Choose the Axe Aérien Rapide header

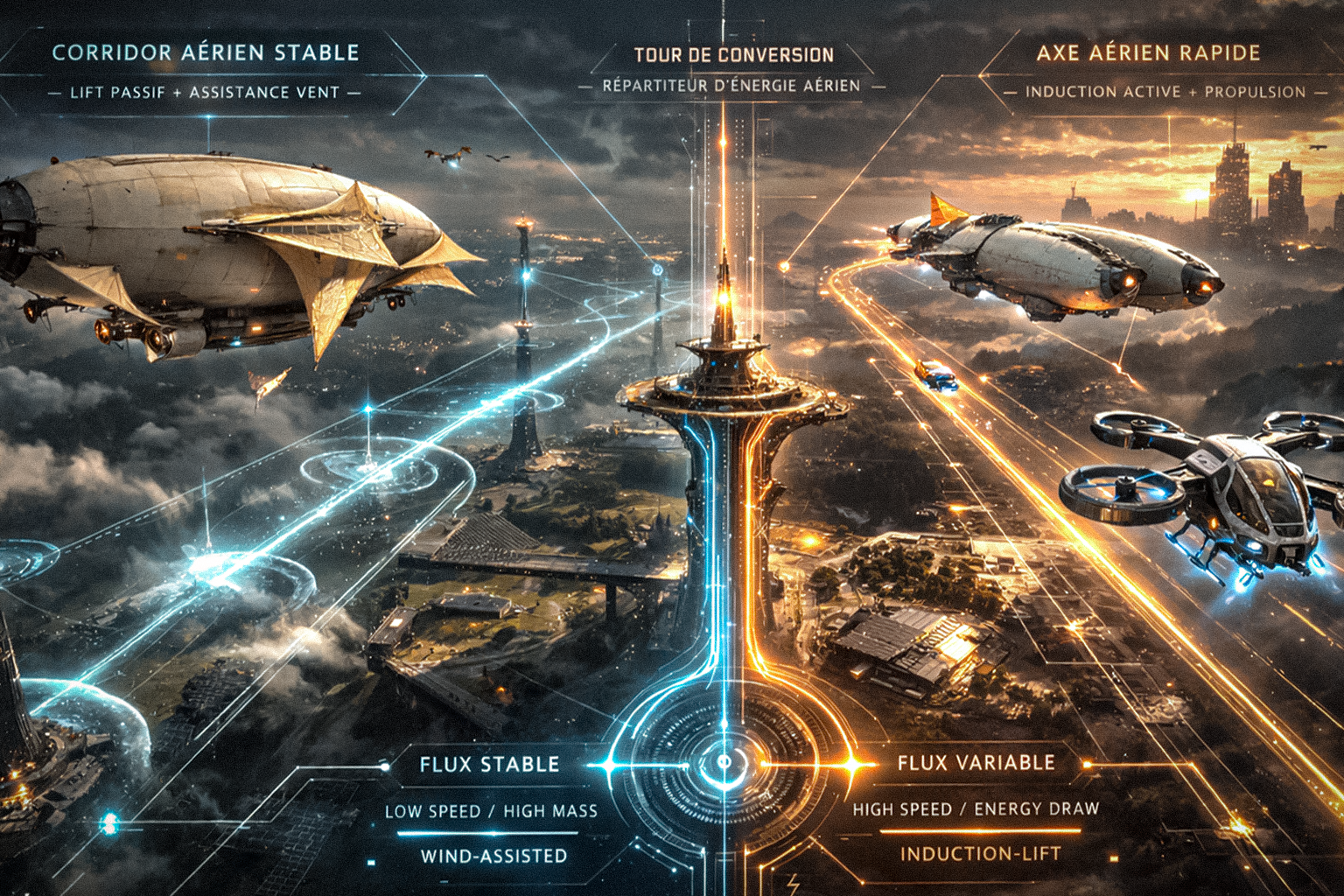[x=1148, y=52]
